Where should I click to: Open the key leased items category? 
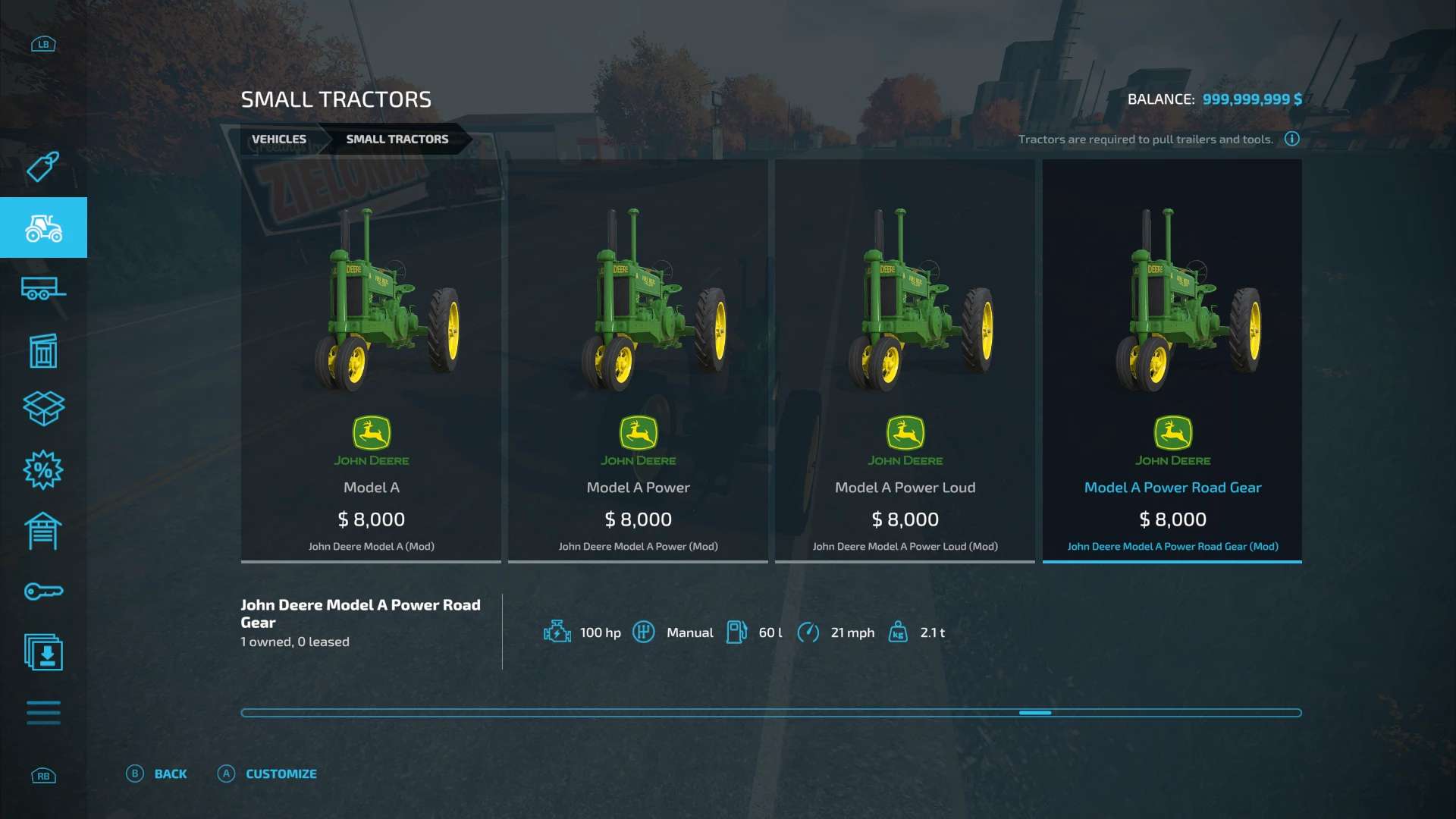click(x=43, y=591)
